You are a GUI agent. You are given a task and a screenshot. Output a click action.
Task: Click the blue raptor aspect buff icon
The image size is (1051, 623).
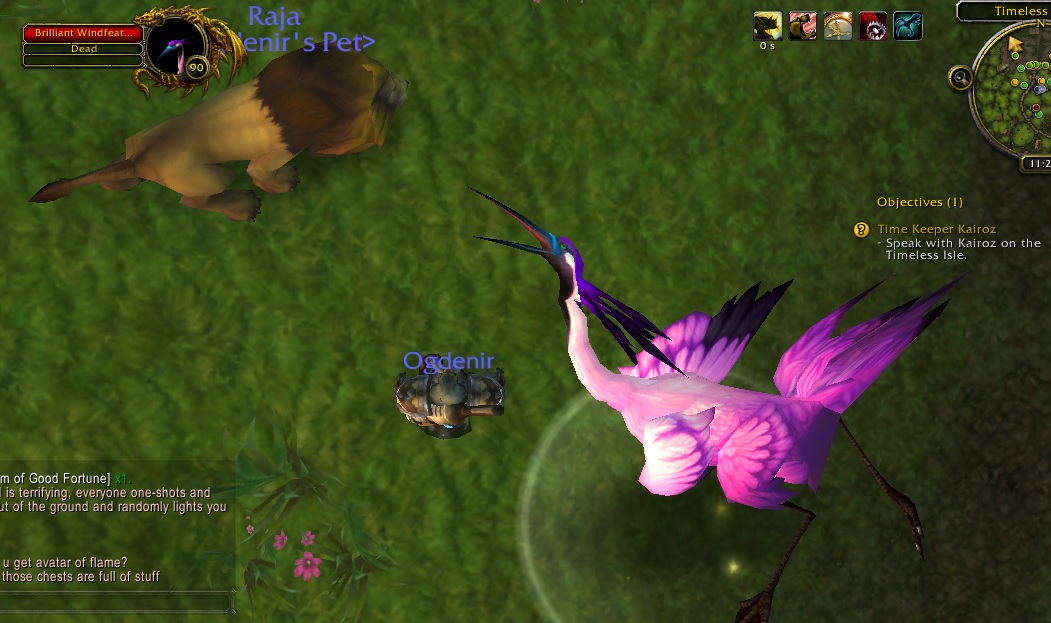coord(908,26)
